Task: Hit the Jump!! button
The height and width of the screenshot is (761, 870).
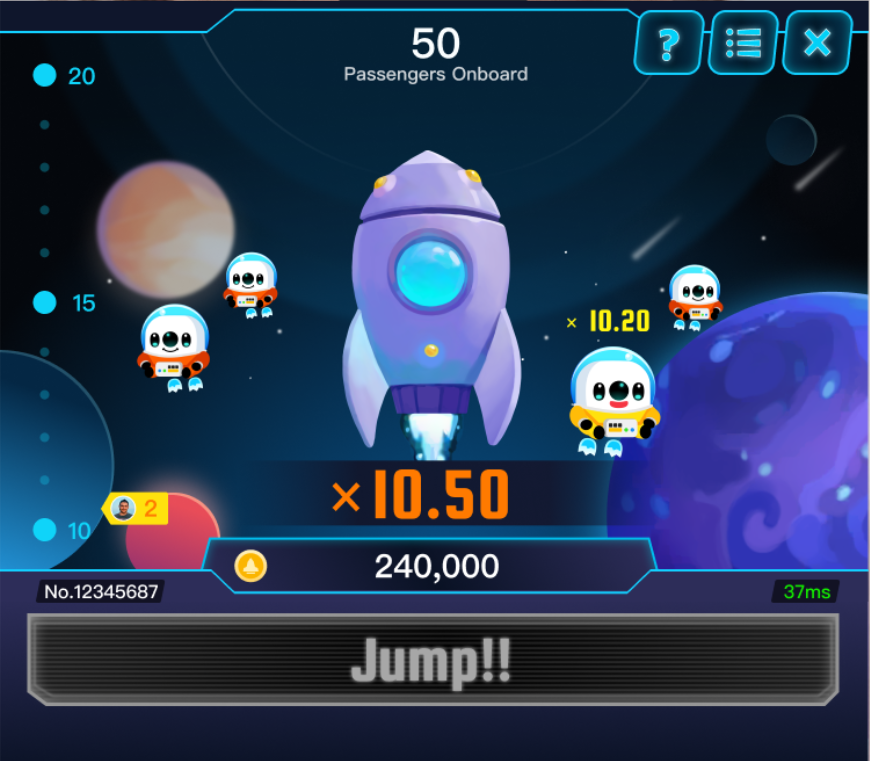Action: (432, 659)
